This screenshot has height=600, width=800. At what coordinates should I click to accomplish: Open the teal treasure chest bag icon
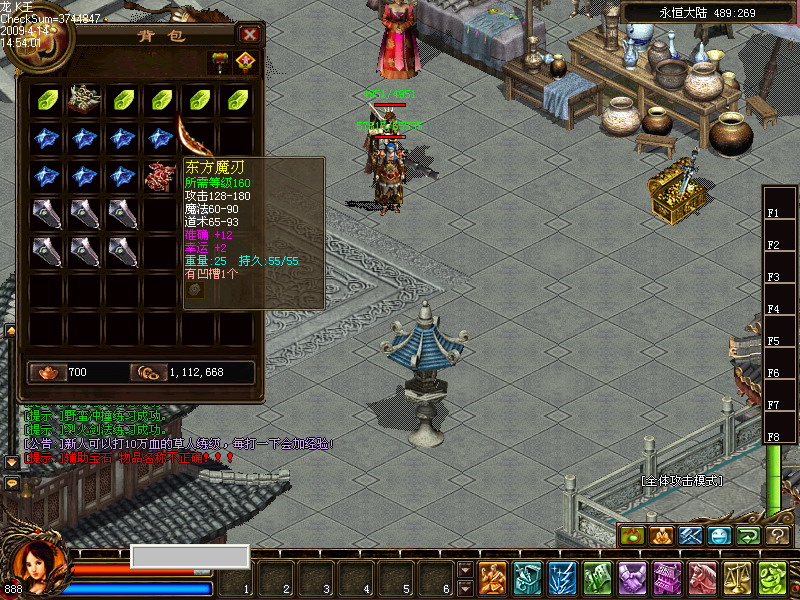(528, 578)
